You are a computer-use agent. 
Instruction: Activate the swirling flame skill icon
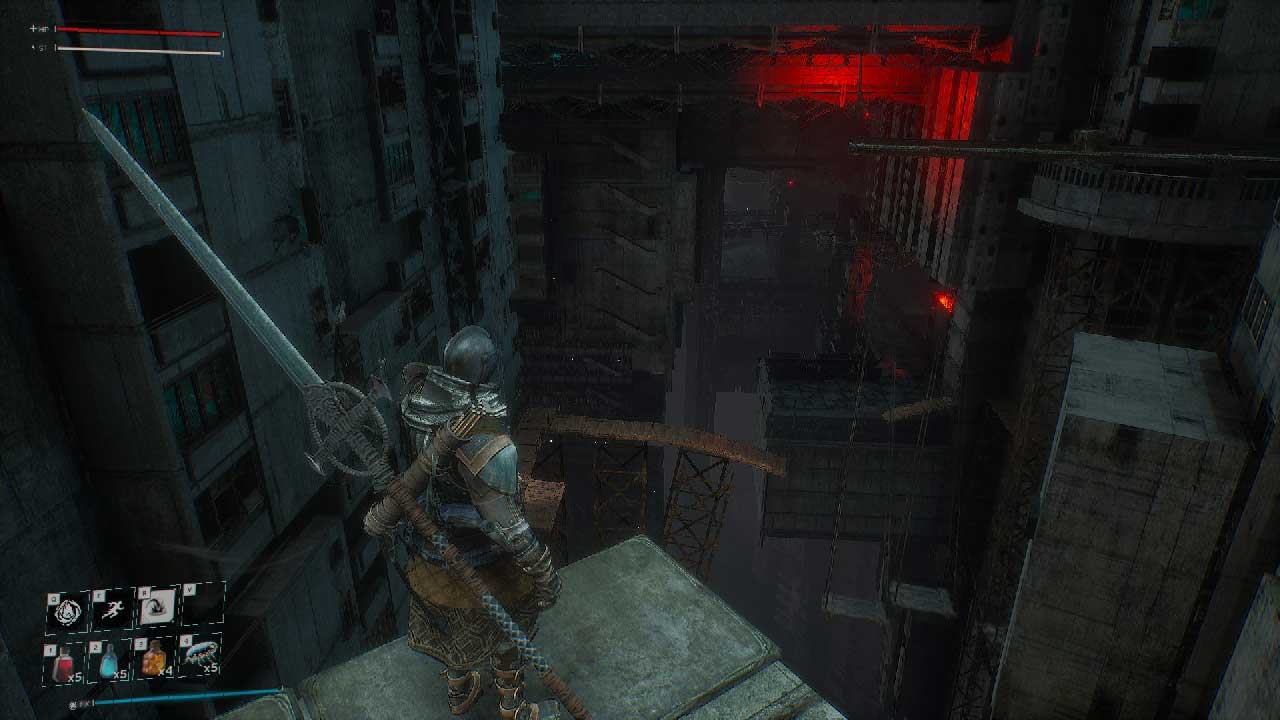pos(68,609)
